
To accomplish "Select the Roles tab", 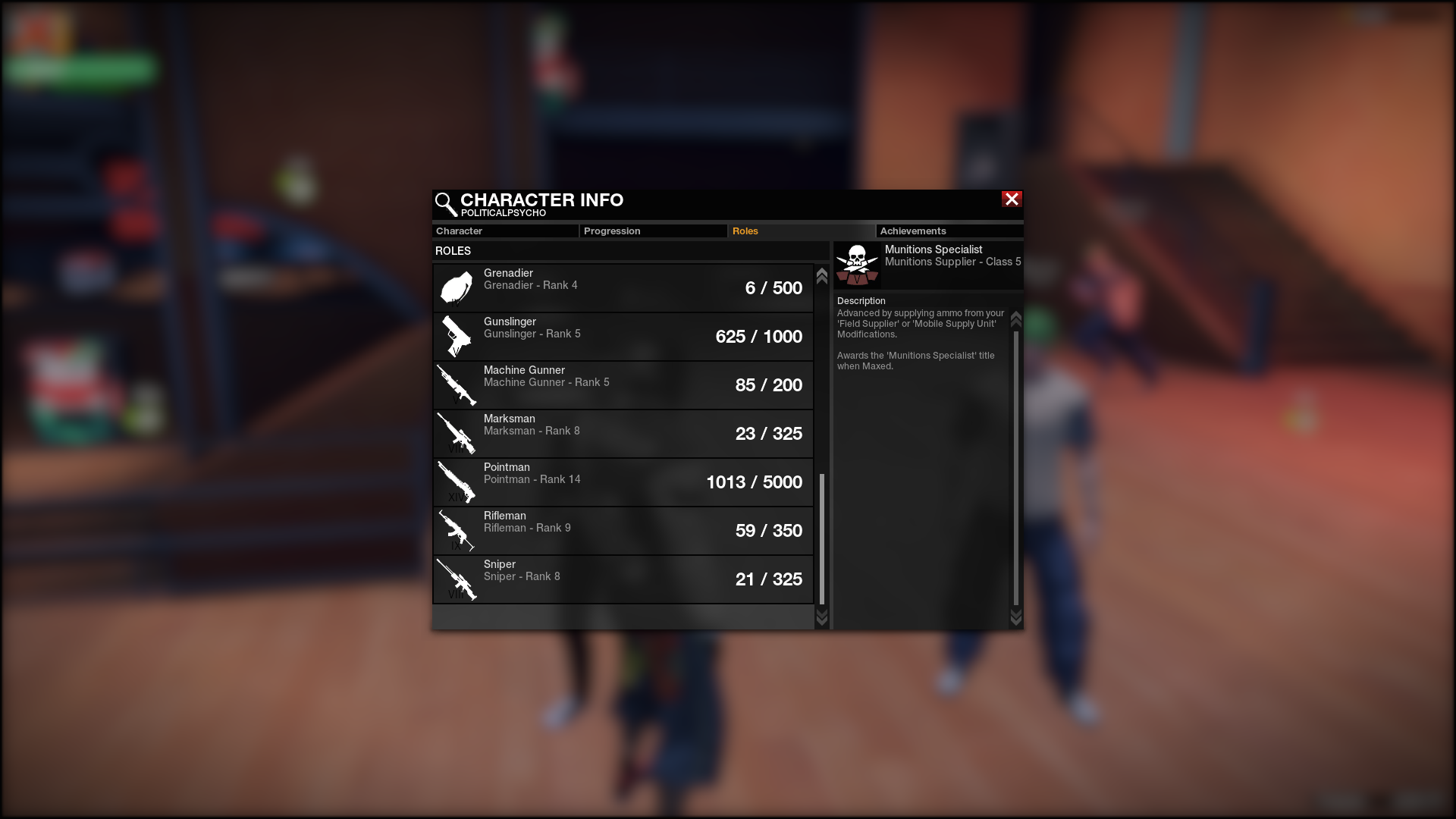I will click(800, 231).
